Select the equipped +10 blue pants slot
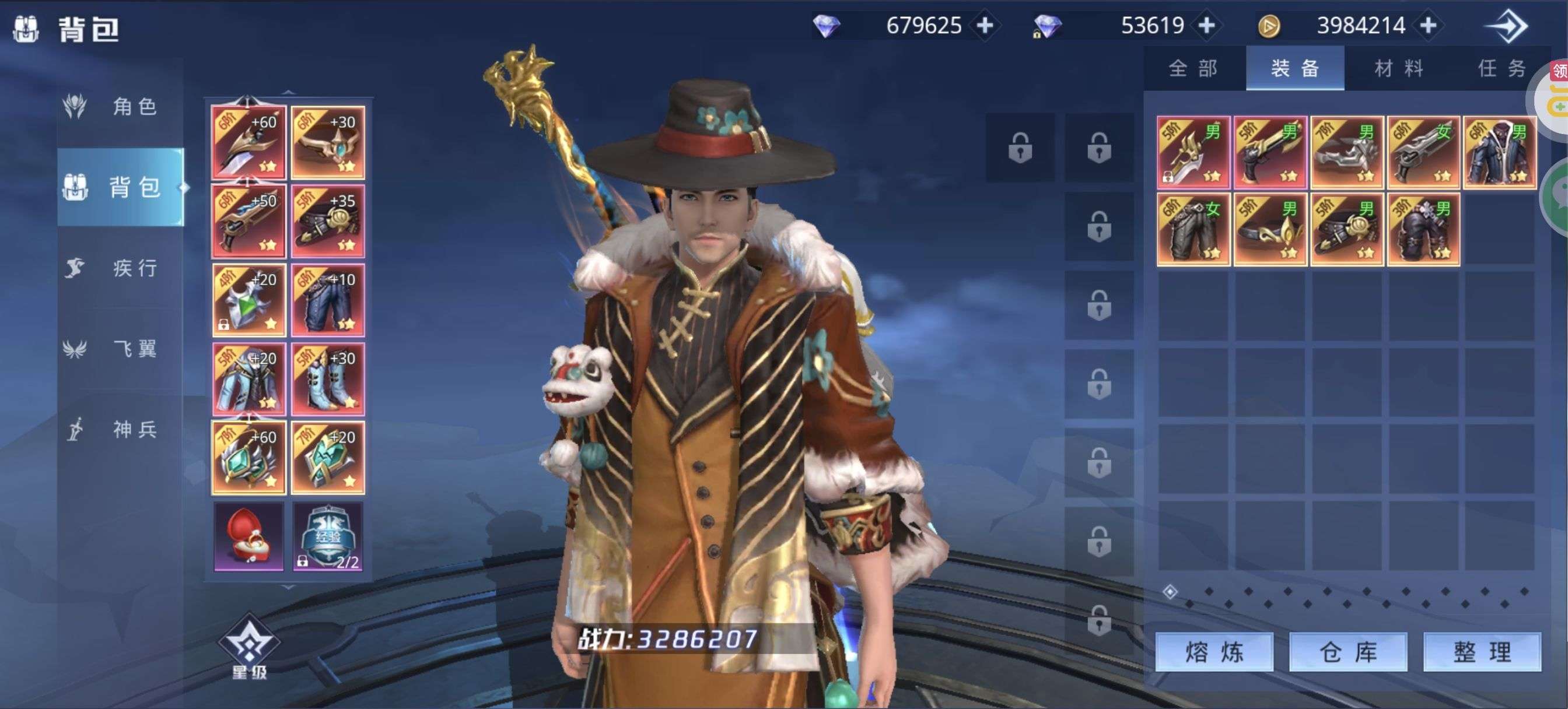This screenshot has width=1568, height=709. (x=327, y=301)
